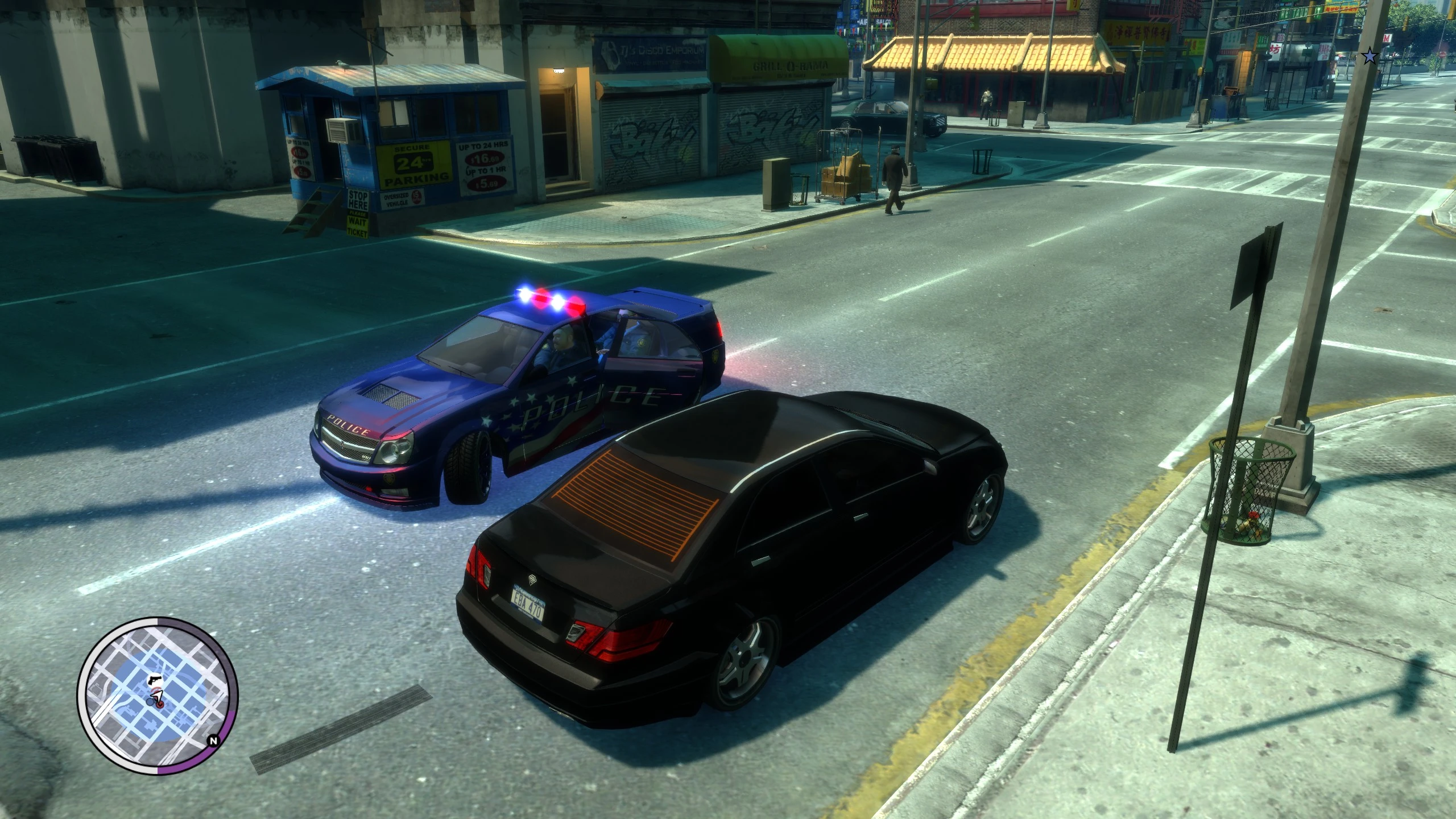
Task: Click the red M metro sign in the distance
Action: [1388, 38]
